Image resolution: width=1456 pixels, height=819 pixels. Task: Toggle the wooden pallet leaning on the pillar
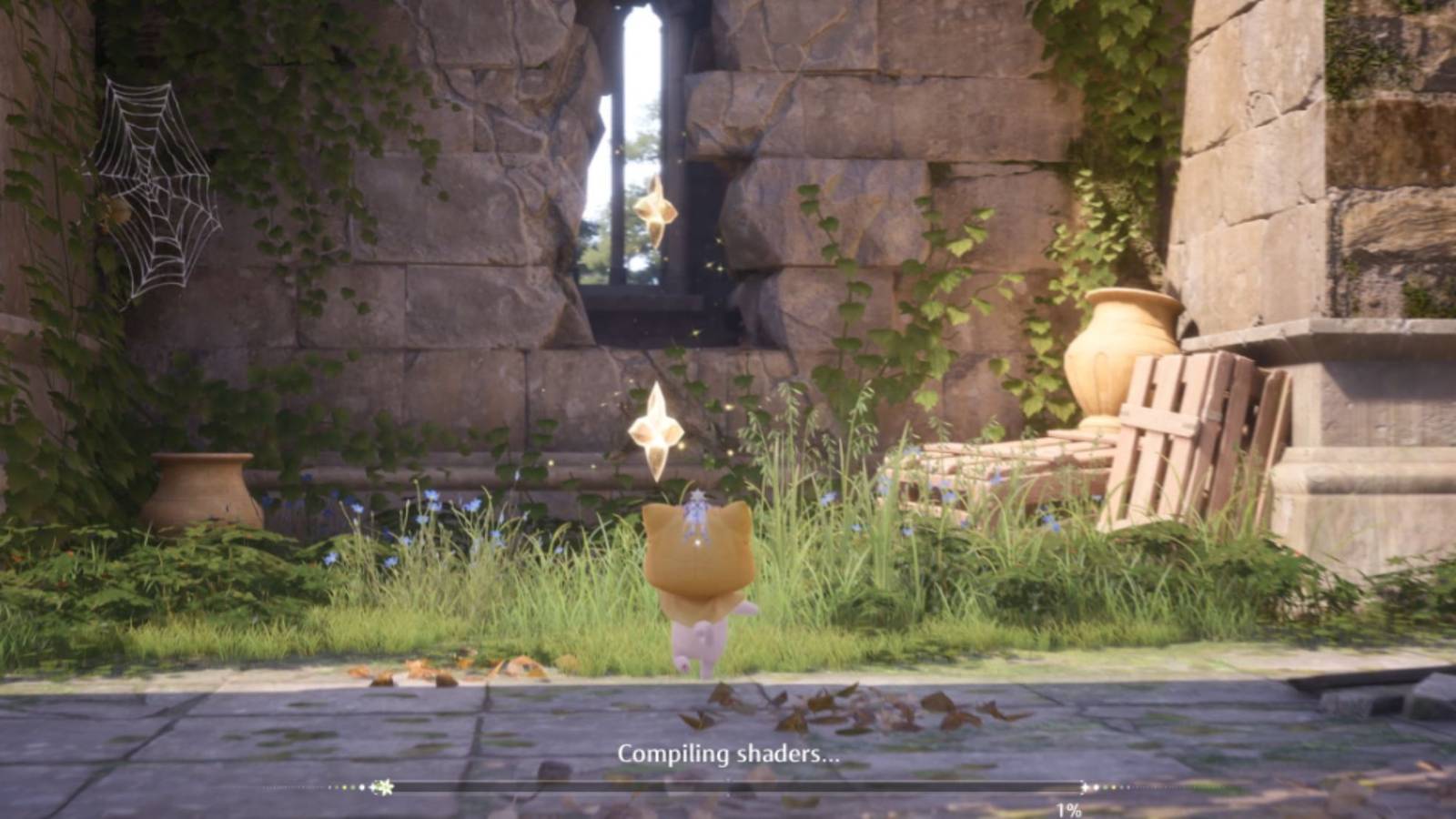pyautogui.click(x=1183, y=419)
